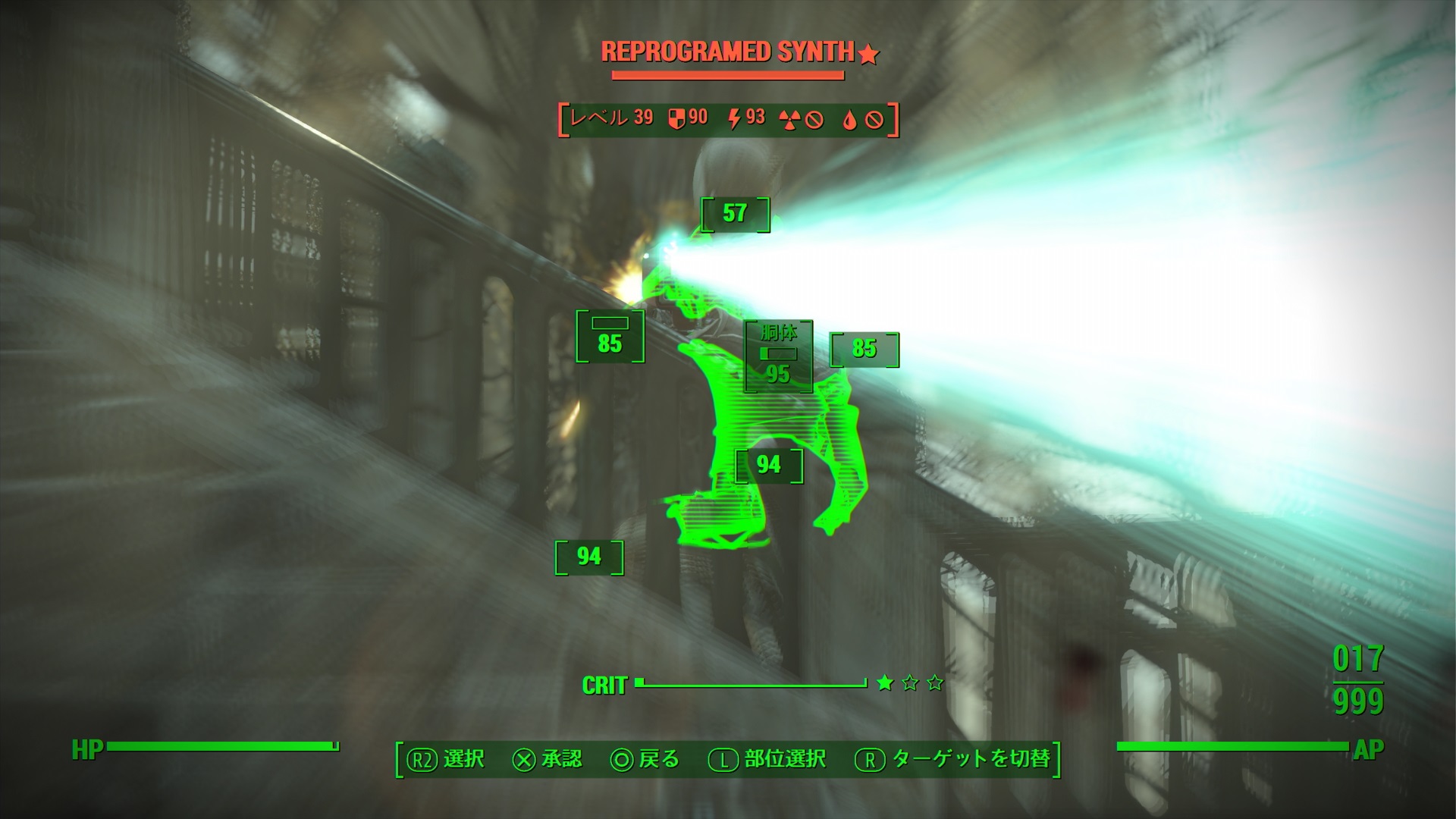Click the shield damage resistance icon

[675, 118]
